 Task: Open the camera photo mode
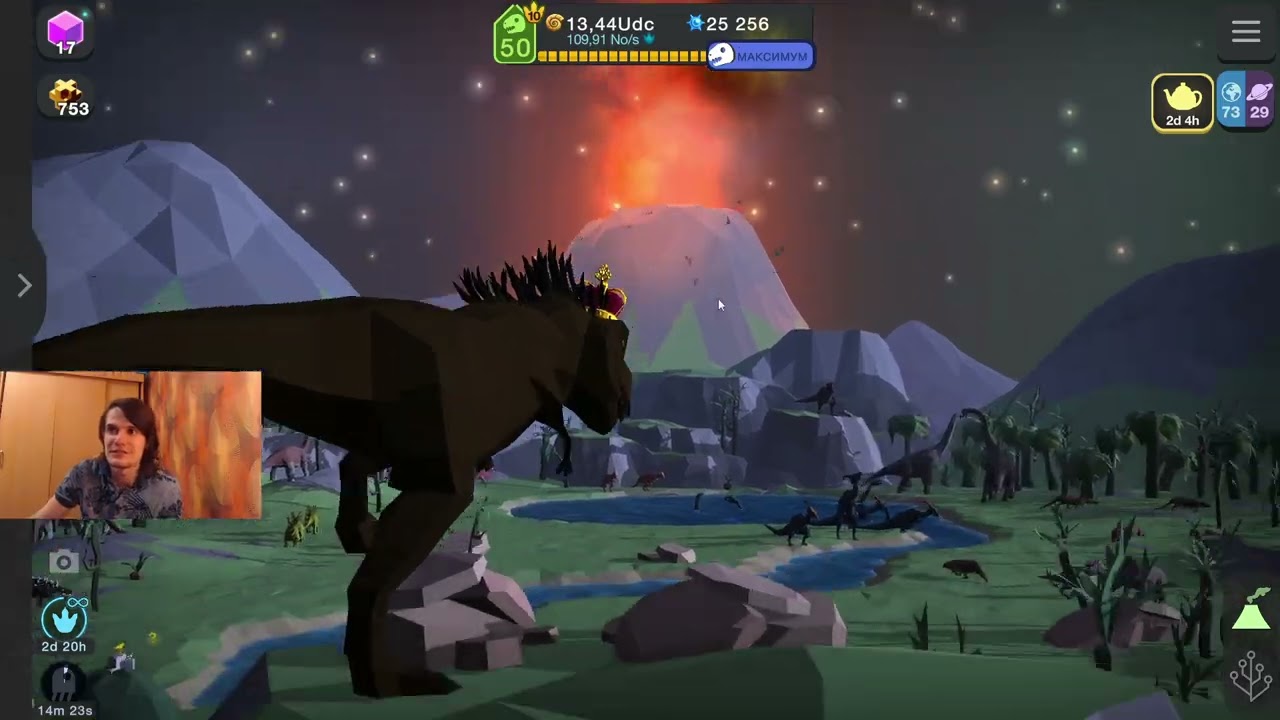pos(63,562)
